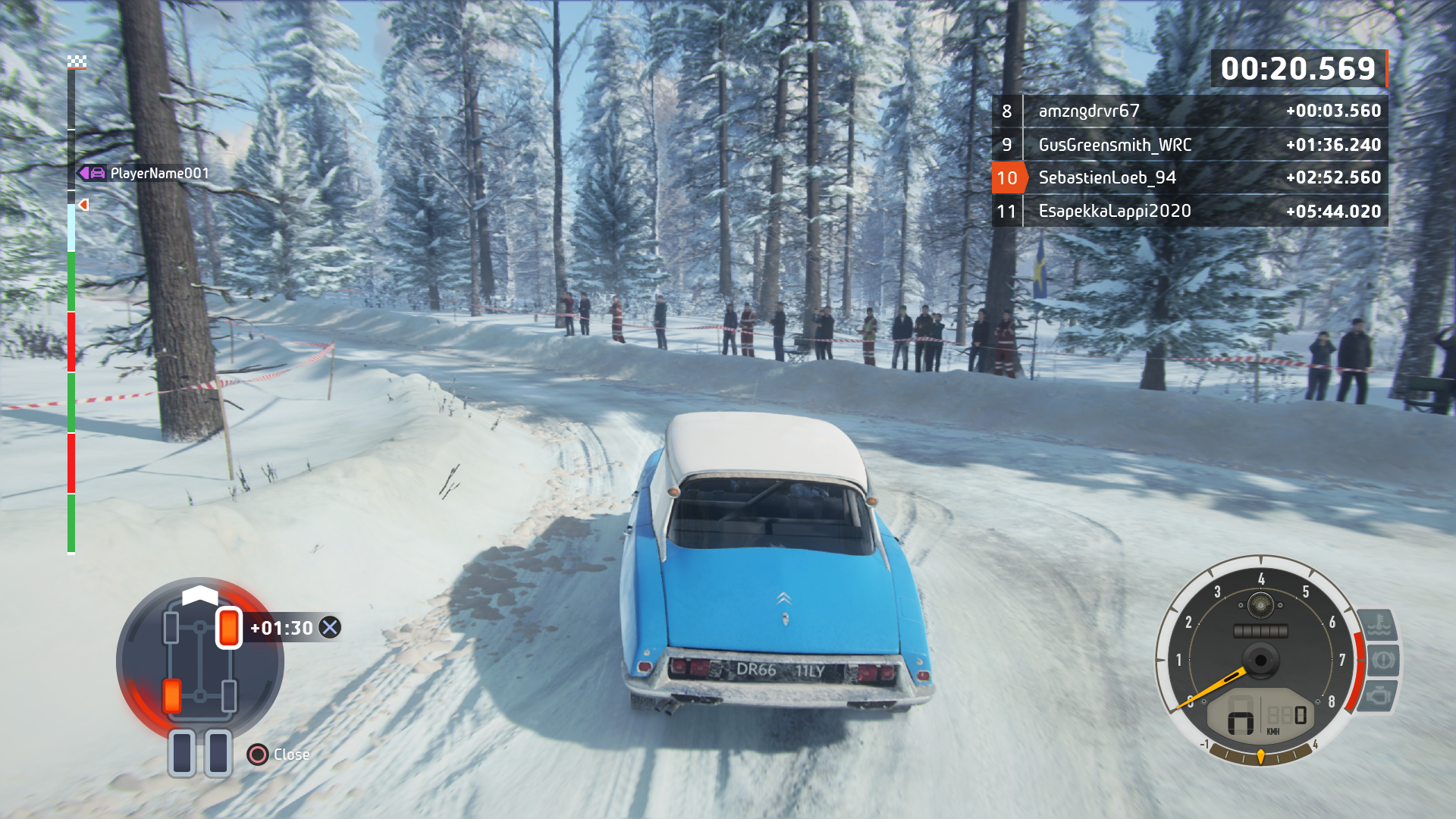
Task: Select EsapekkaLappi2020 leaderboard entry
Action: click(x=1190, y=212)
